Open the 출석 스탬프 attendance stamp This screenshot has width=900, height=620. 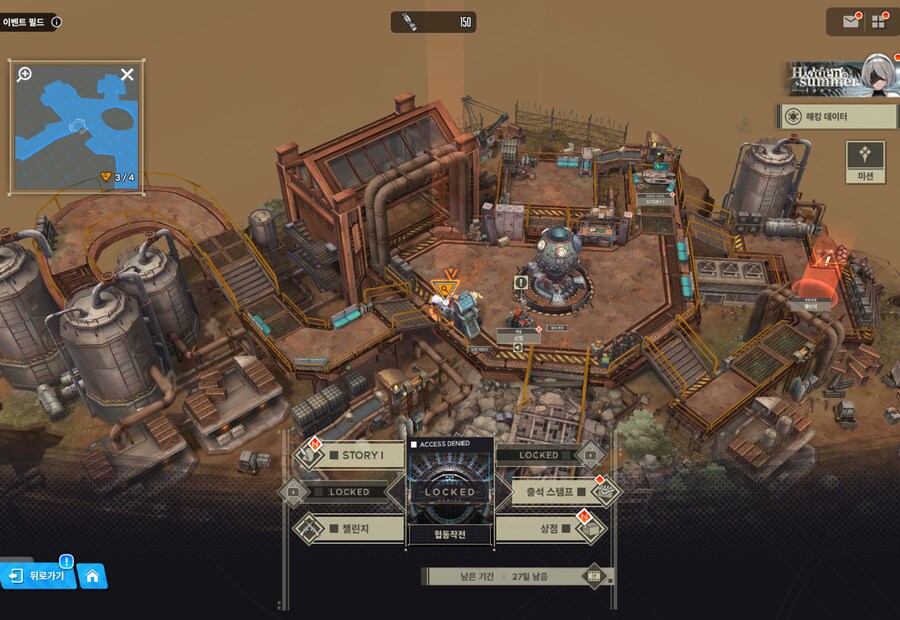pos(551,491)
